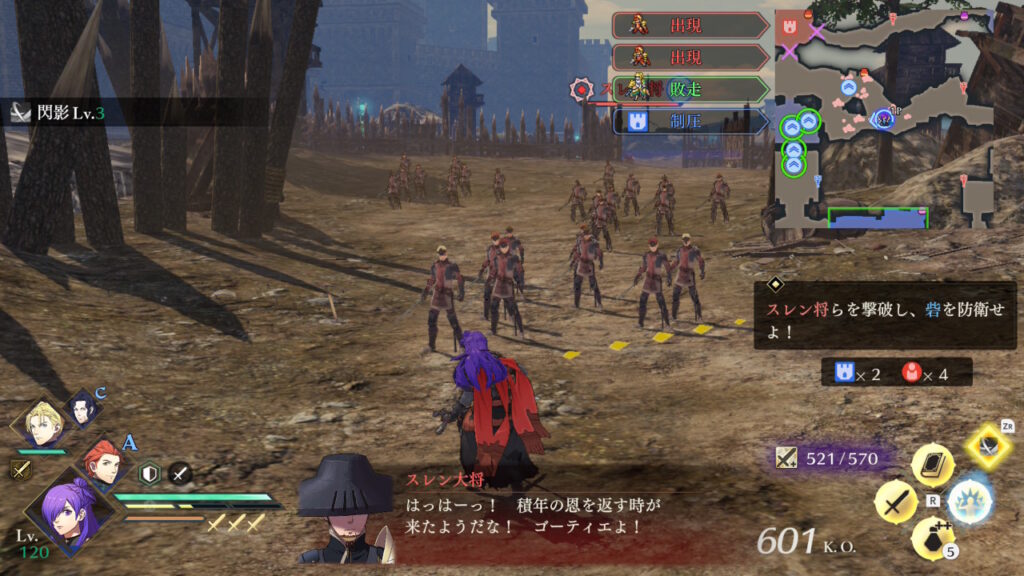This screenshot has height=576, width=1024.
Task: Trigger the glowing blue awakening icon
Action: [x=968, y=500]
